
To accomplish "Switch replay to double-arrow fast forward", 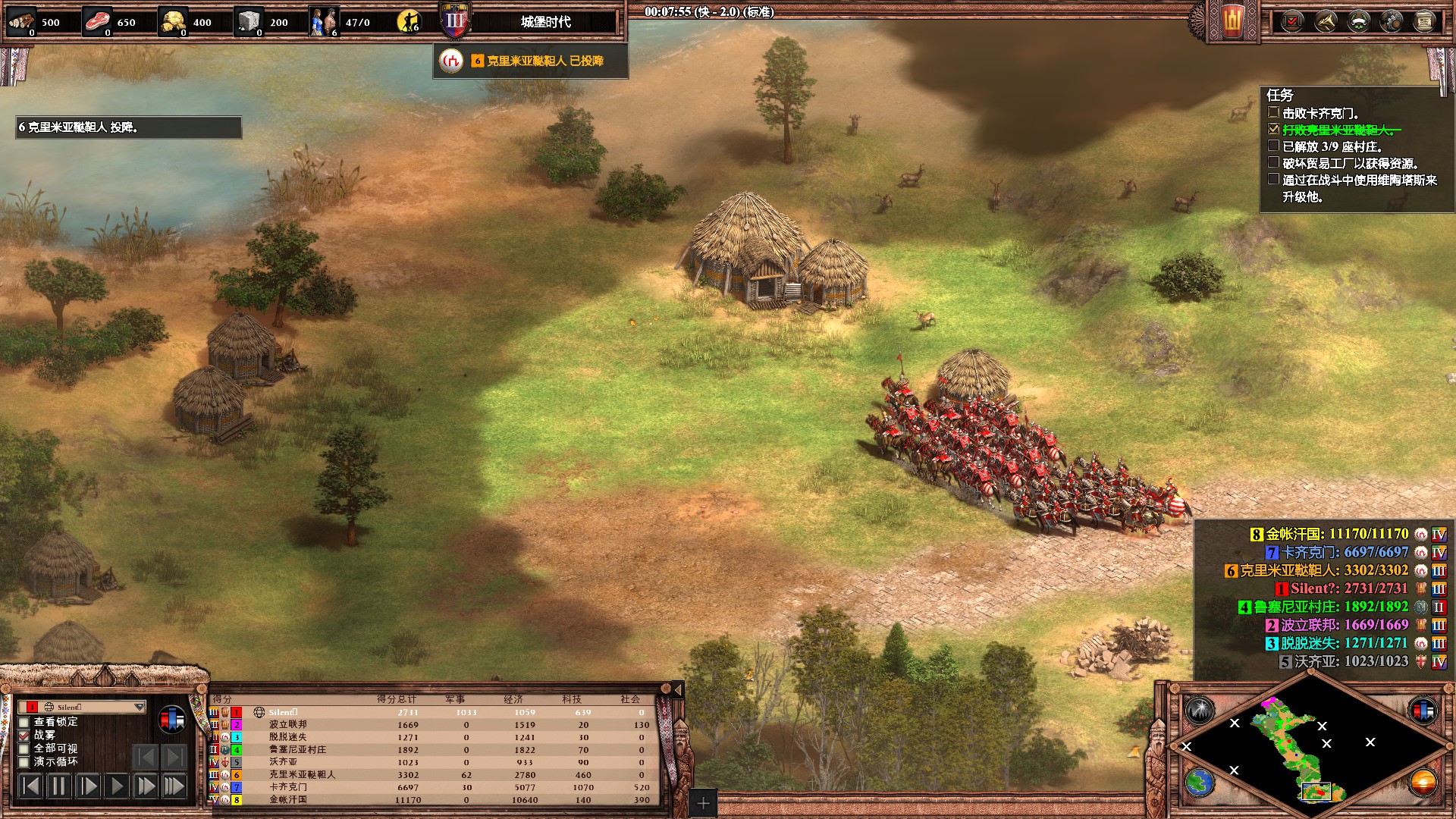I will click(145, 786).
